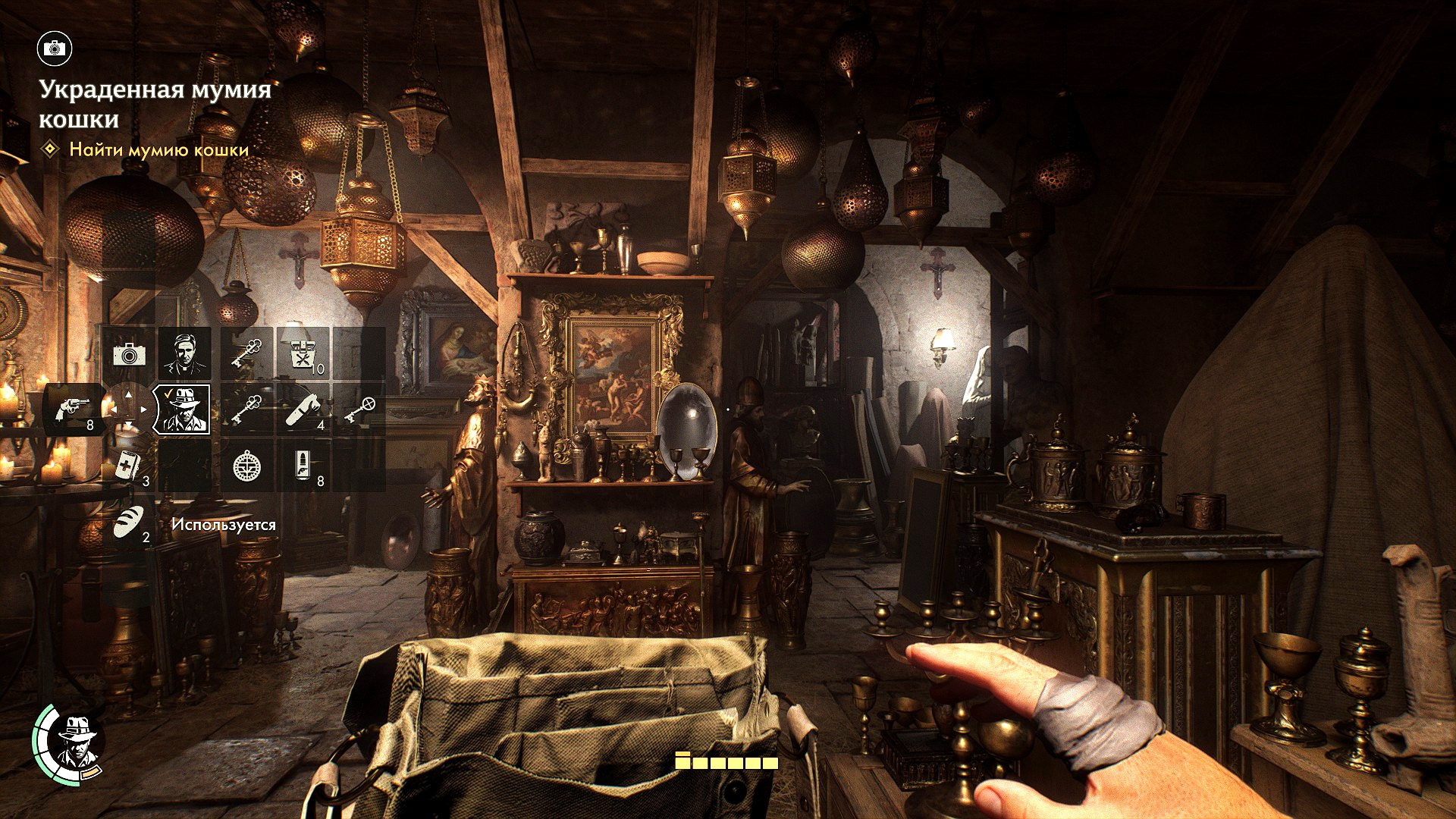This screenshot has width=1456, height=819.
Task: Eat the bread item with count 2
Action: (x=129, y=522)
